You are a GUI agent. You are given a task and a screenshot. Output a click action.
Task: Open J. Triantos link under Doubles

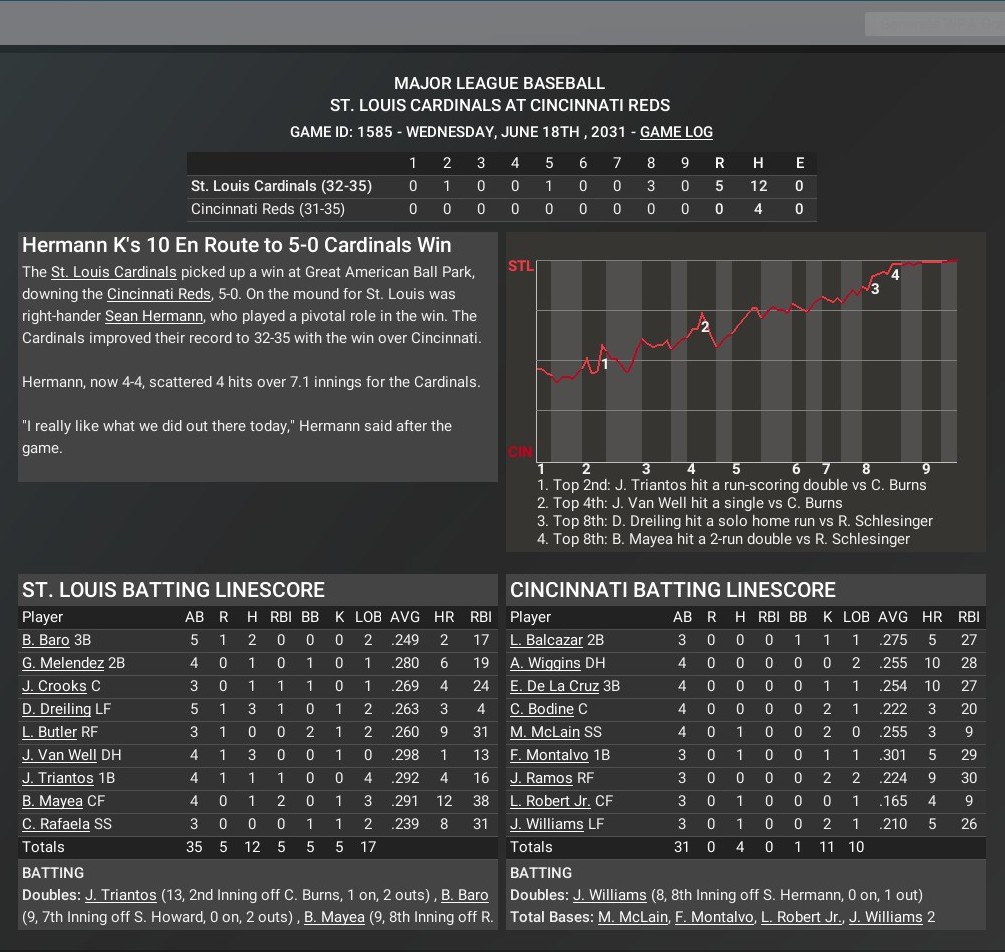[121, 895]
